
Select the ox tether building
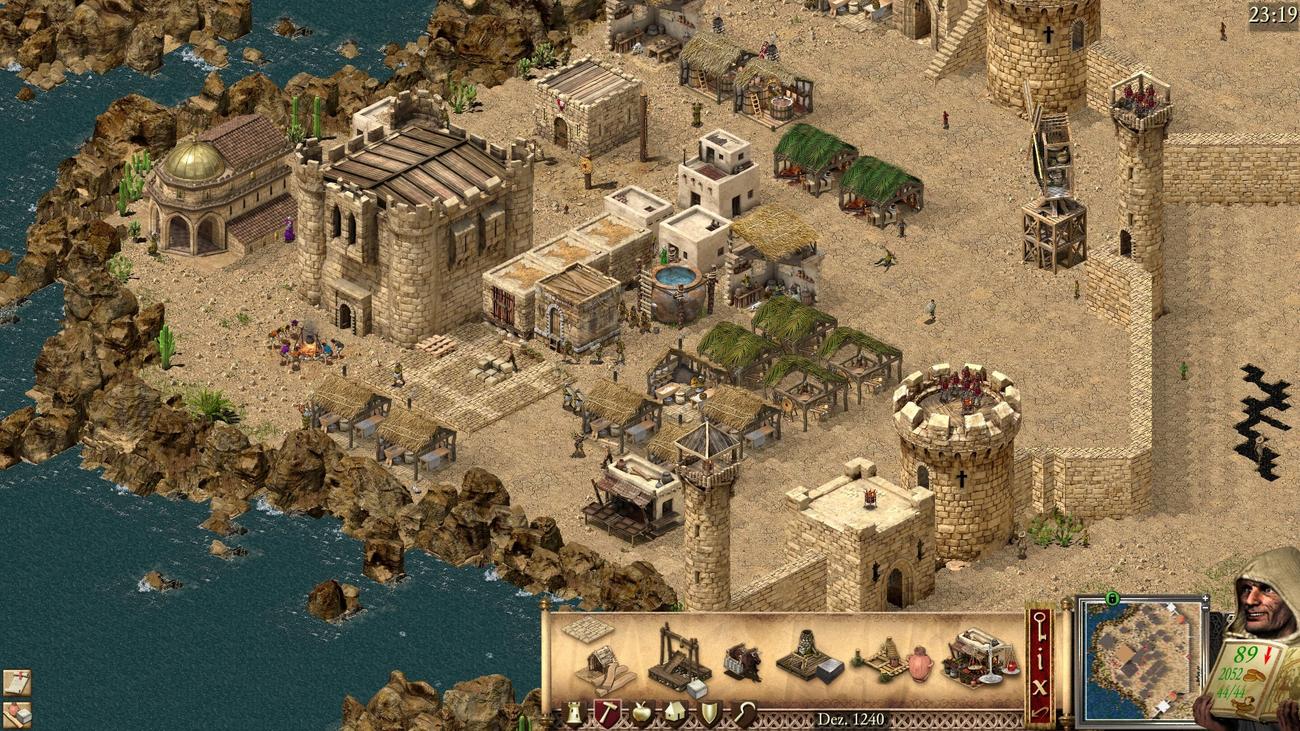(742, 661)
